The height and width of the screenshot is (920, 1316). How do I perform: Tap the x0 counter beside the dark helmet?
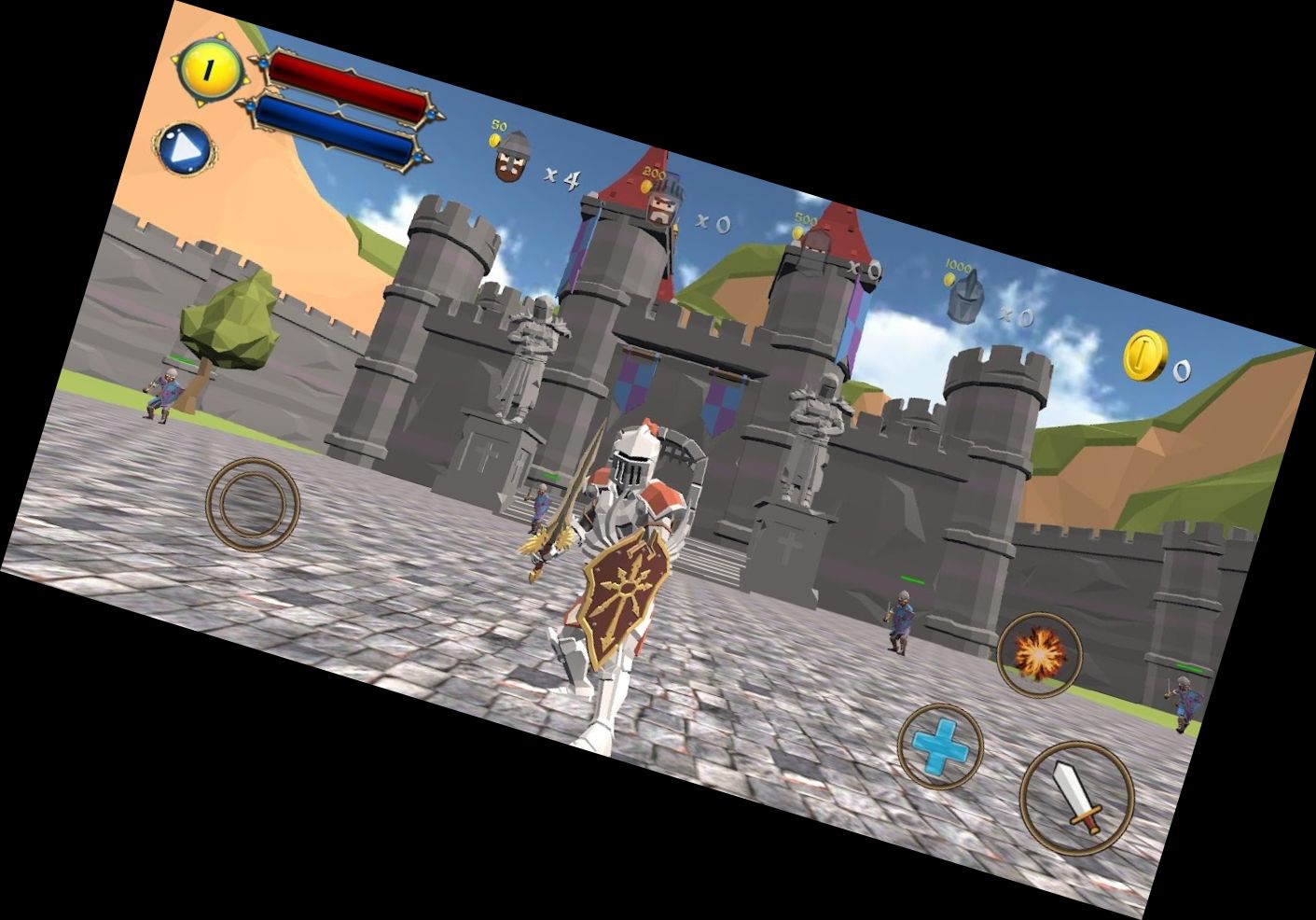(x=1016, y=317)
